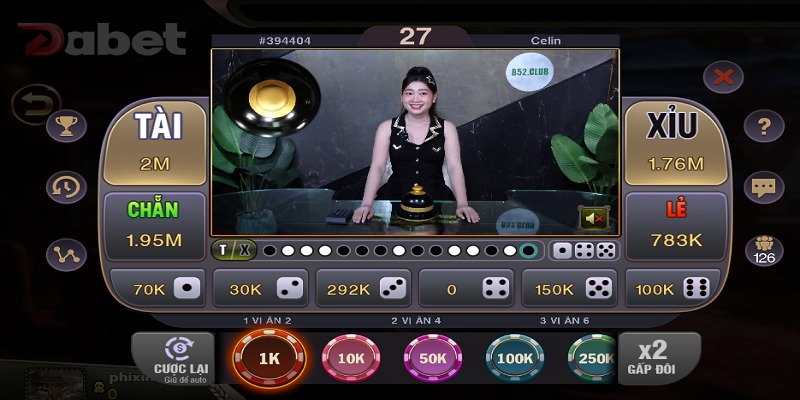The image size is (800, 400).
Task: Toggle the muted speaker on the video
Action: pyautogui.click(x=595, y=217)
